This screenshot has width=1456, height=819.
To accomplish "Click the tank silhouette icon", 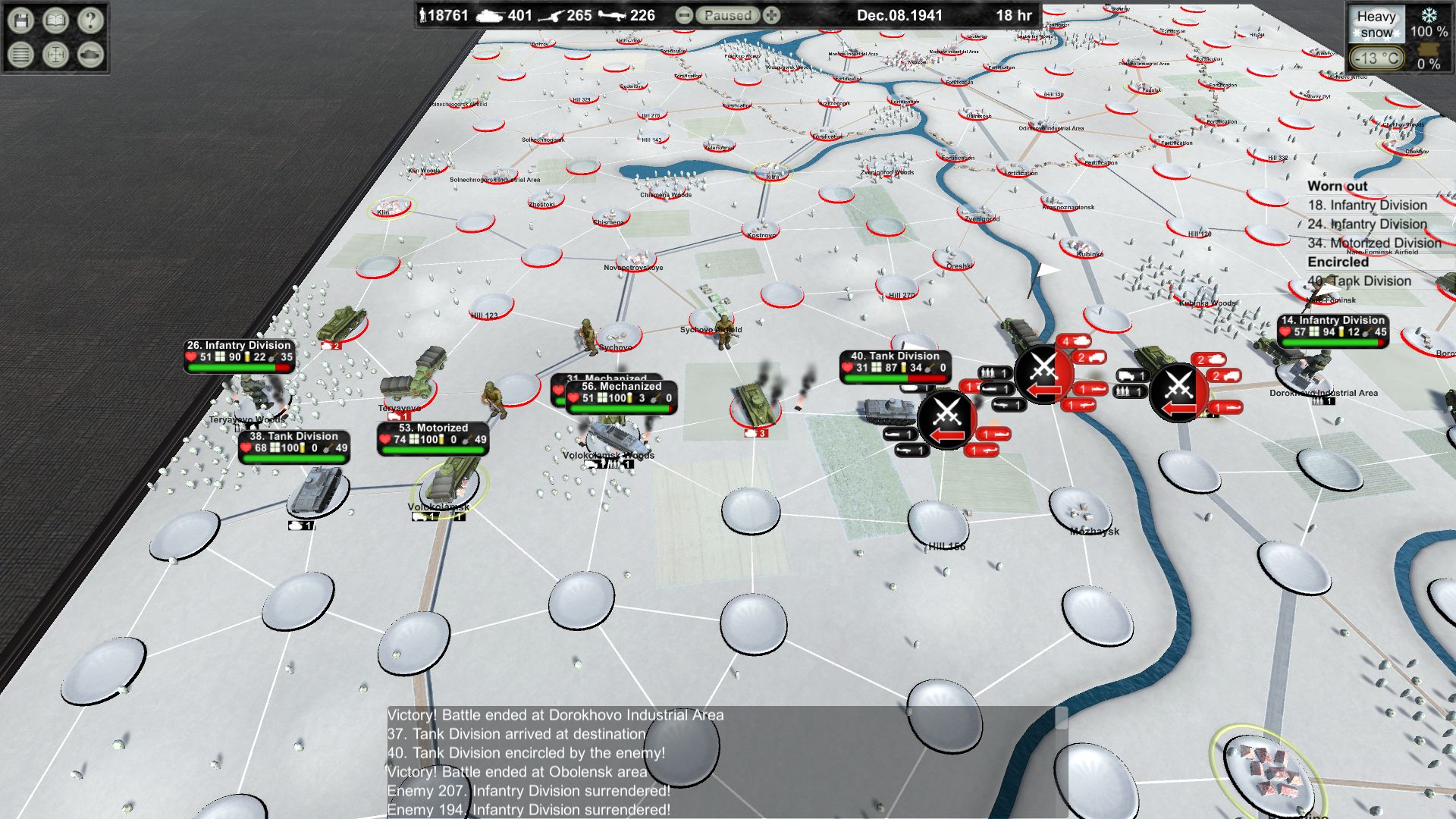I will pyautogui.click(x=90, y=55).
